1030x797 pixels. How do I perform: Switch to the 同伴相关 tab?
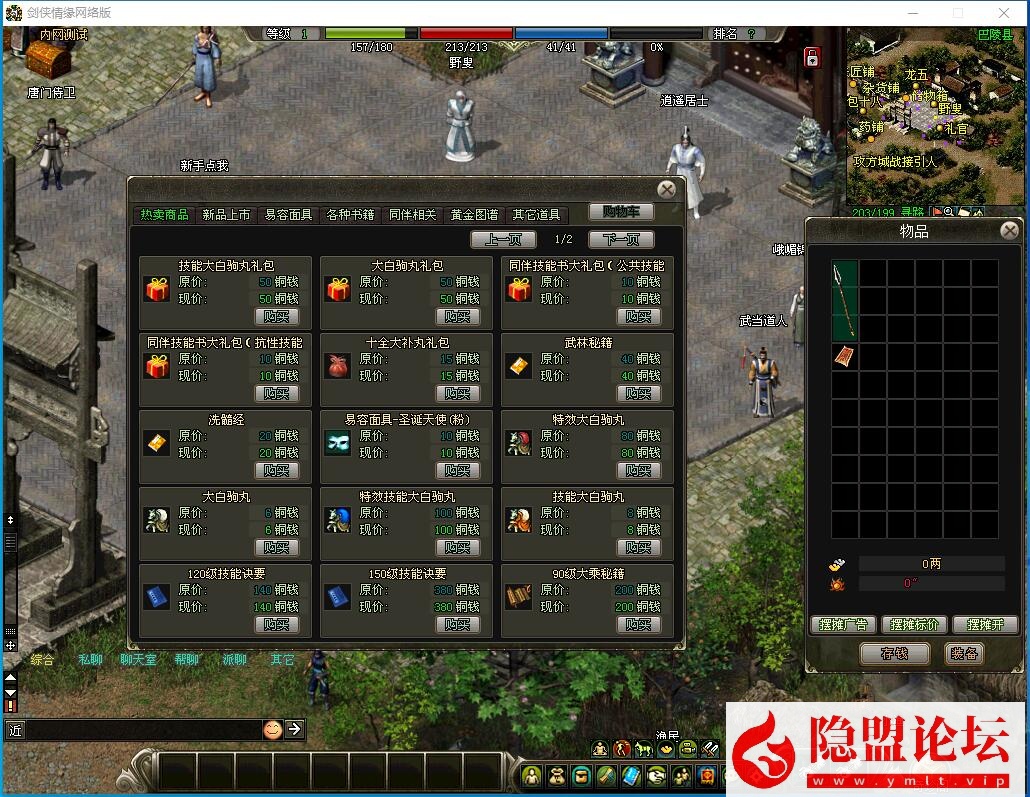[412, 215]
